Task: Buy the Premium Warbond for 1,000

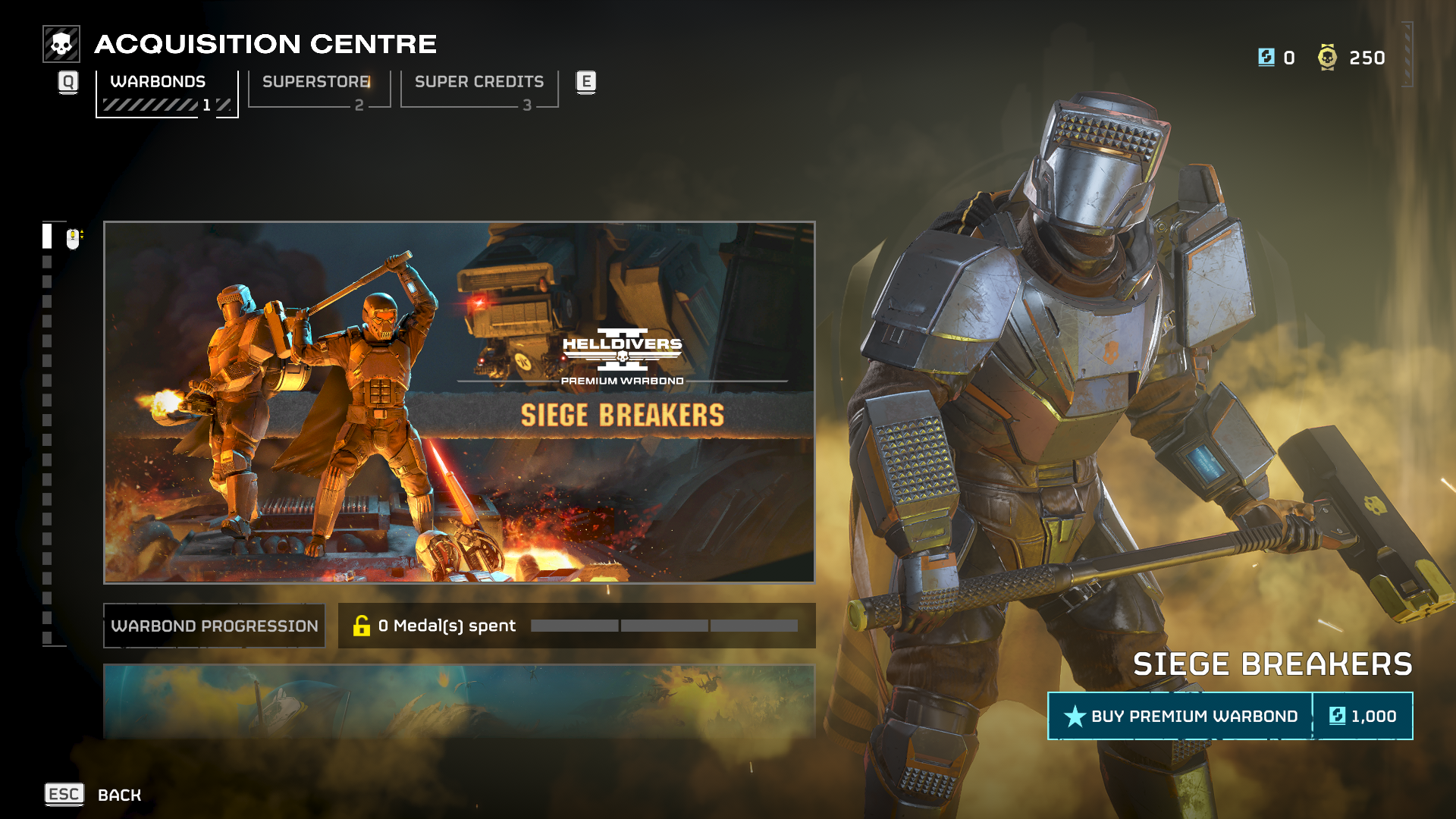Action: coord(1229,716)
